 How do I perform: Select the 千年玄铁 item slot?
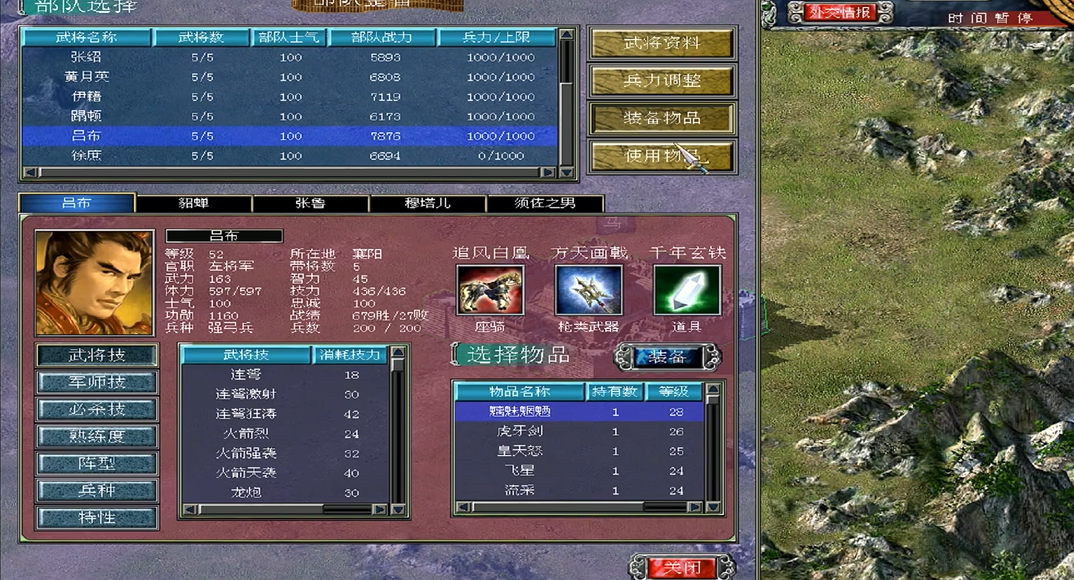click(x=686, y=290)
